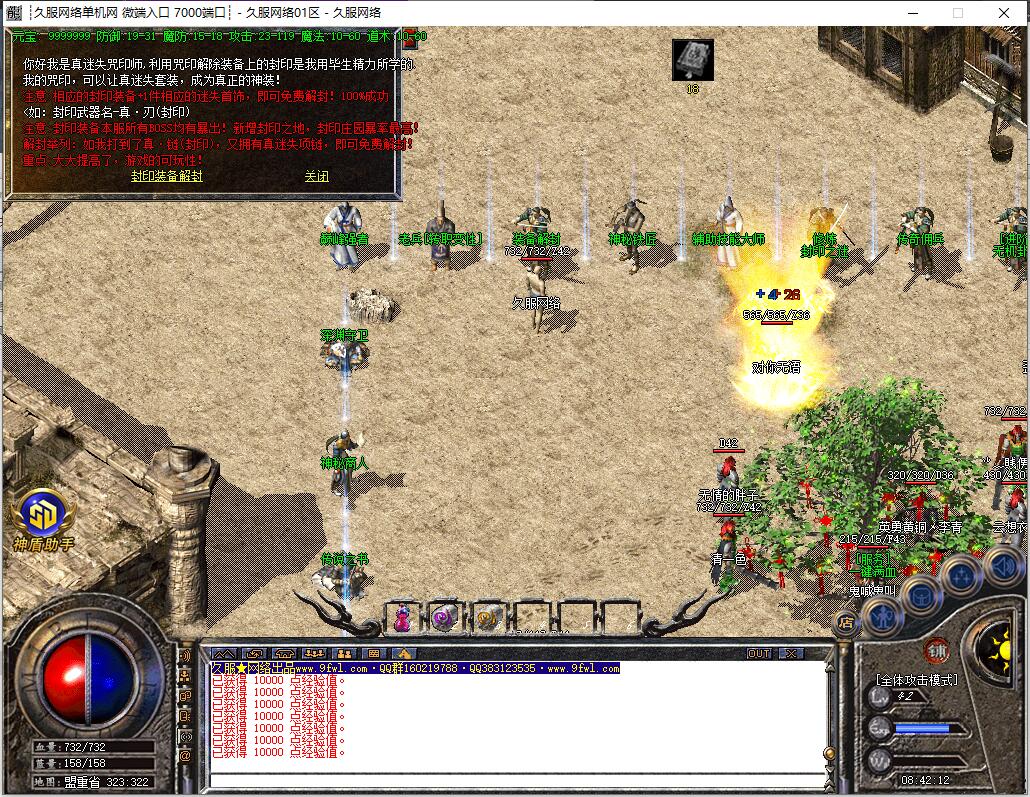Viewport: 1030px width, 797px height.
Task: Use the pink potion in the belt
Action: (x=402, y=618)
